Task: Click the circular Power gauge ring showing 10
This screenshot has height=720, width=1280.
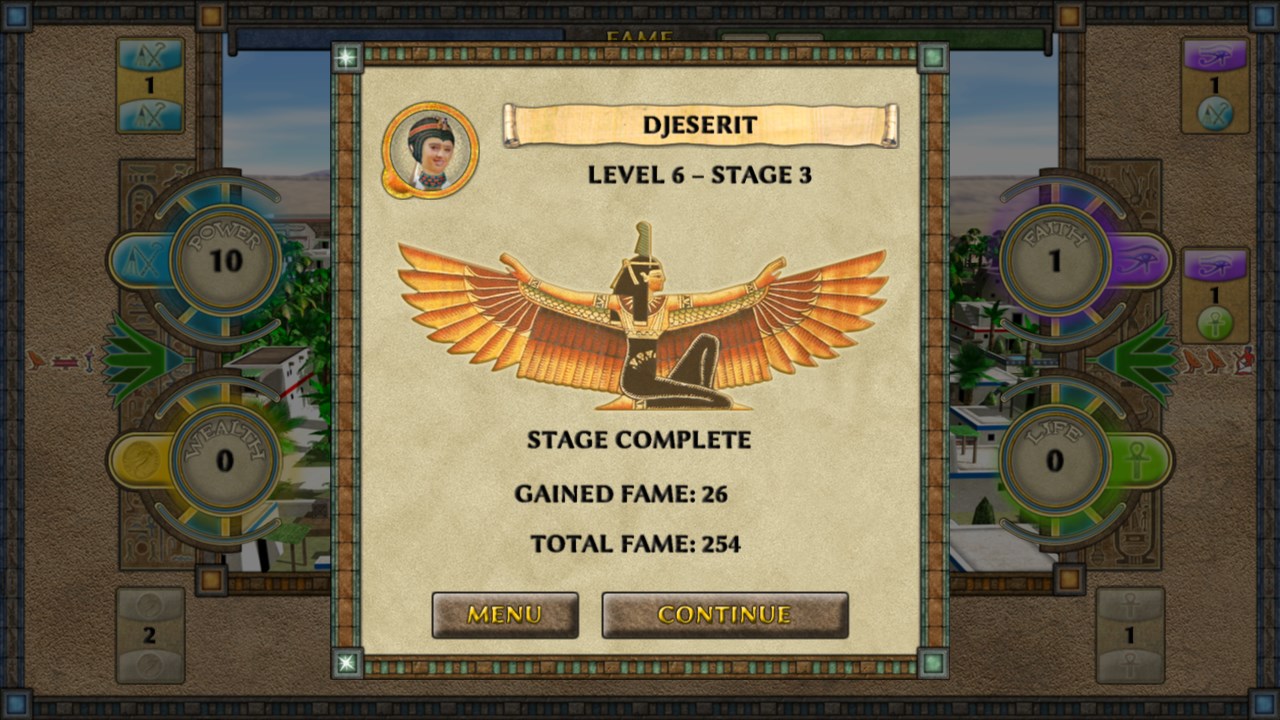Action: [225, 258]
